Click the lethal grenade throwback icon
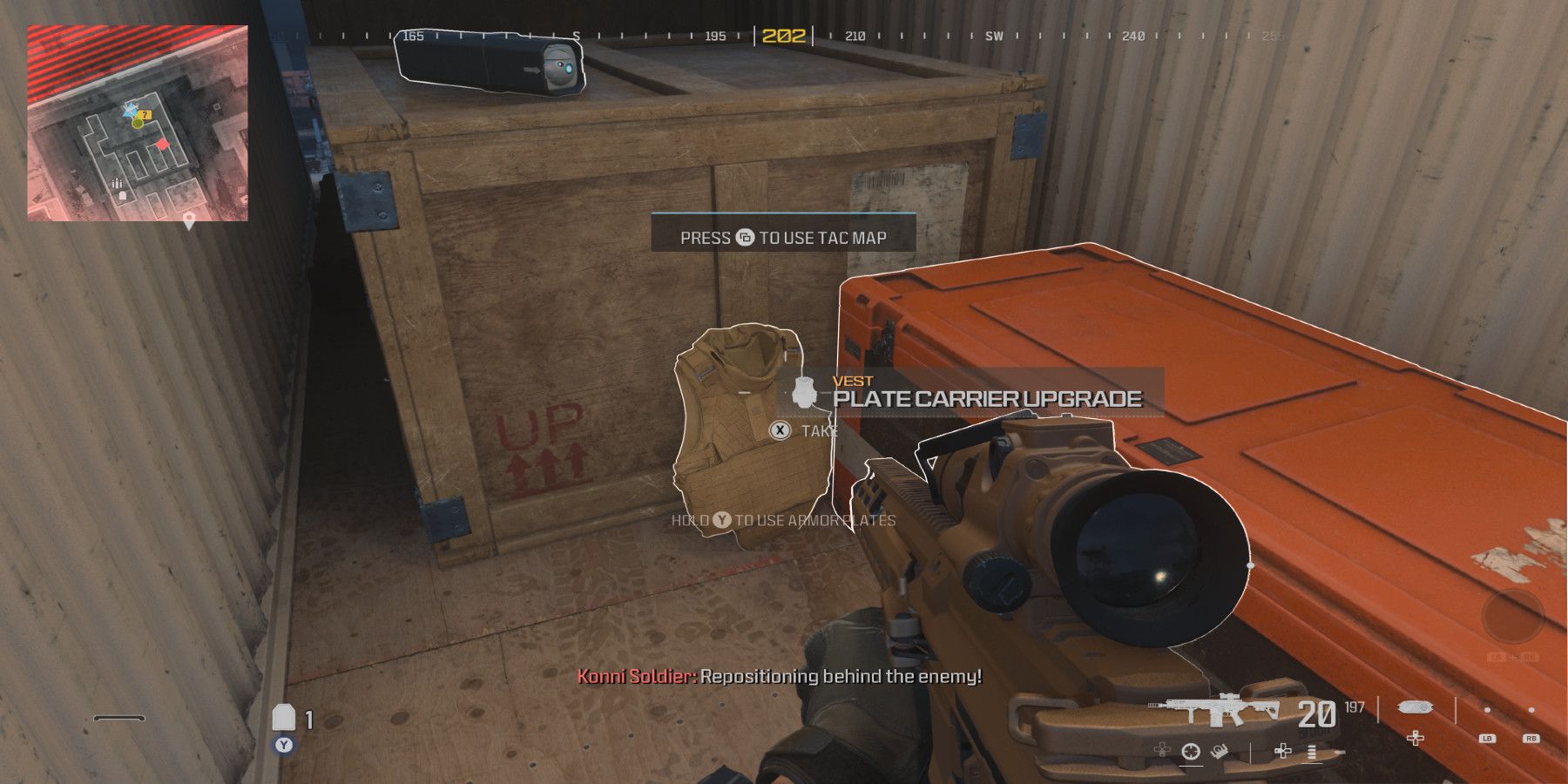Viewport: 1568px width, 784px height. click(1218, 751)
